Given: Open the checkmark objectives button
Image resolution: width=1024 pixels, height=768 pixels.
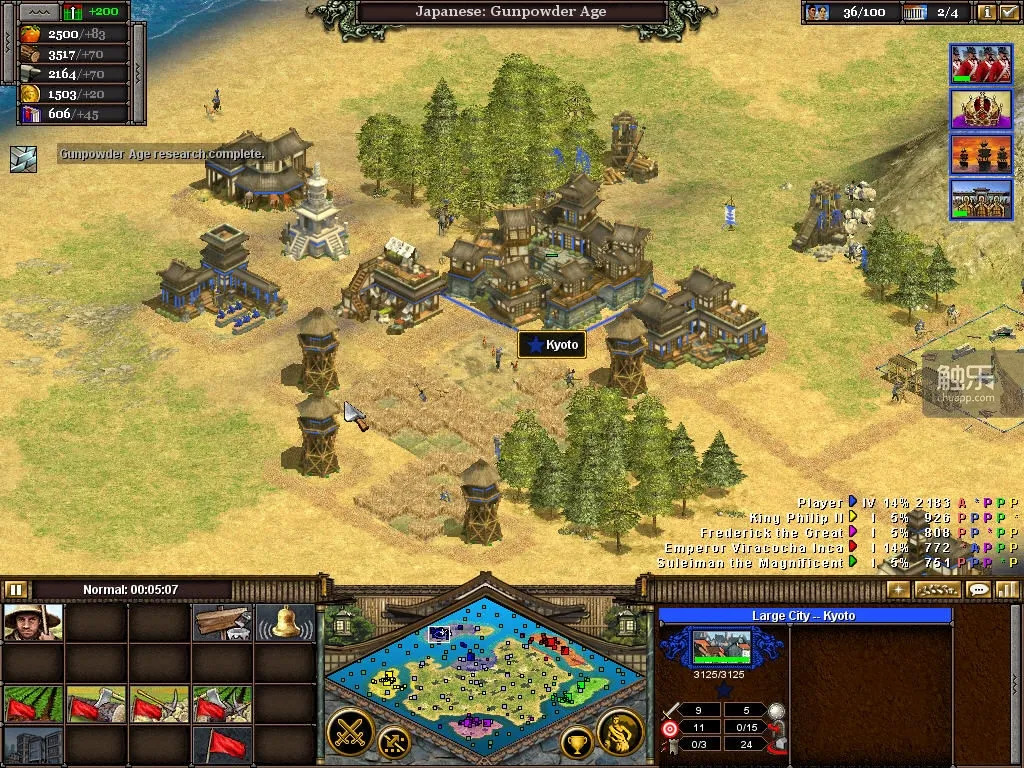Looking at the screenshot, I should [x=1008, y=13].
